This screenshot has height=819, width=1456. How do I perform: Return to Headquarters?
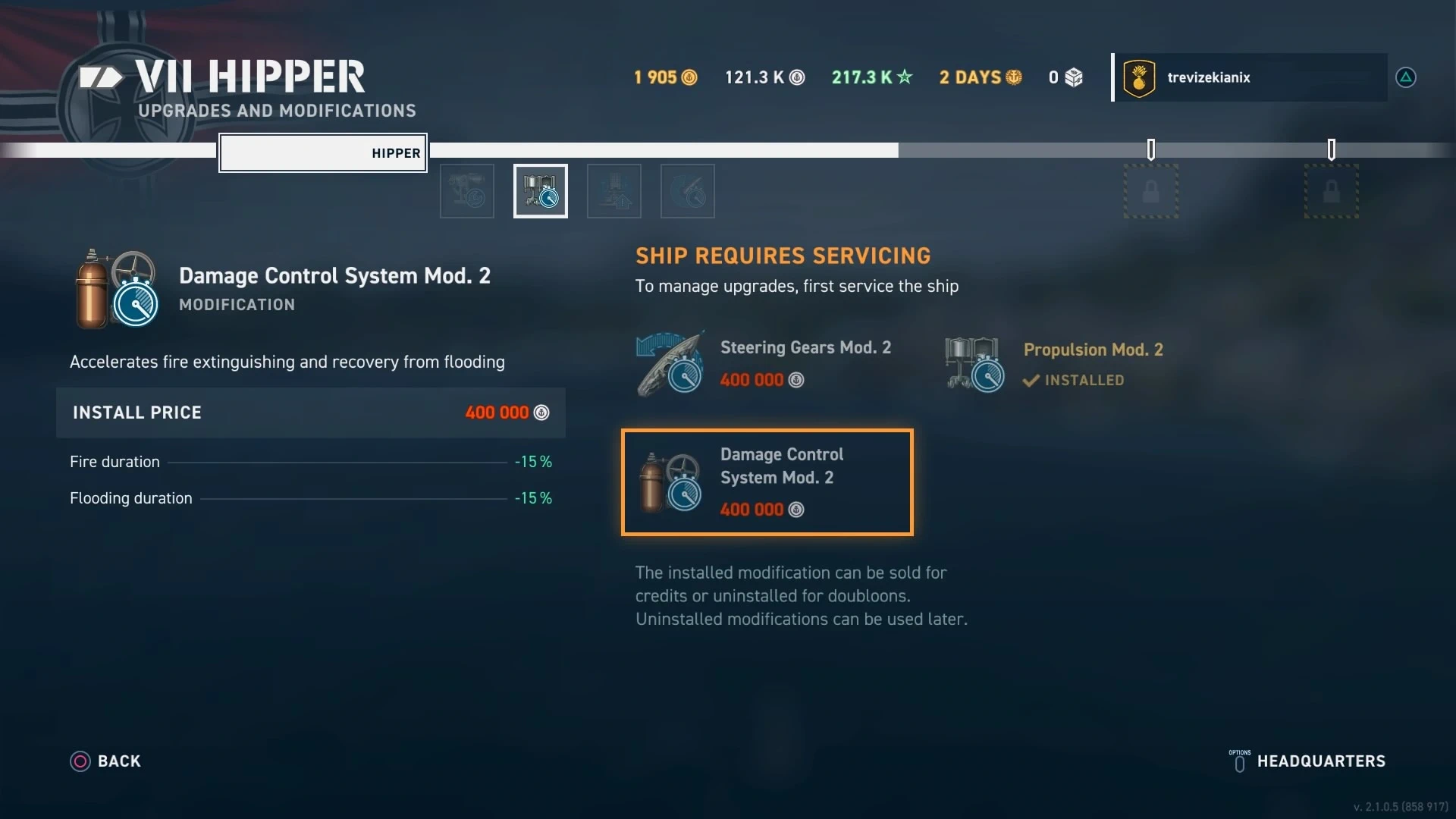[1308, 761]
